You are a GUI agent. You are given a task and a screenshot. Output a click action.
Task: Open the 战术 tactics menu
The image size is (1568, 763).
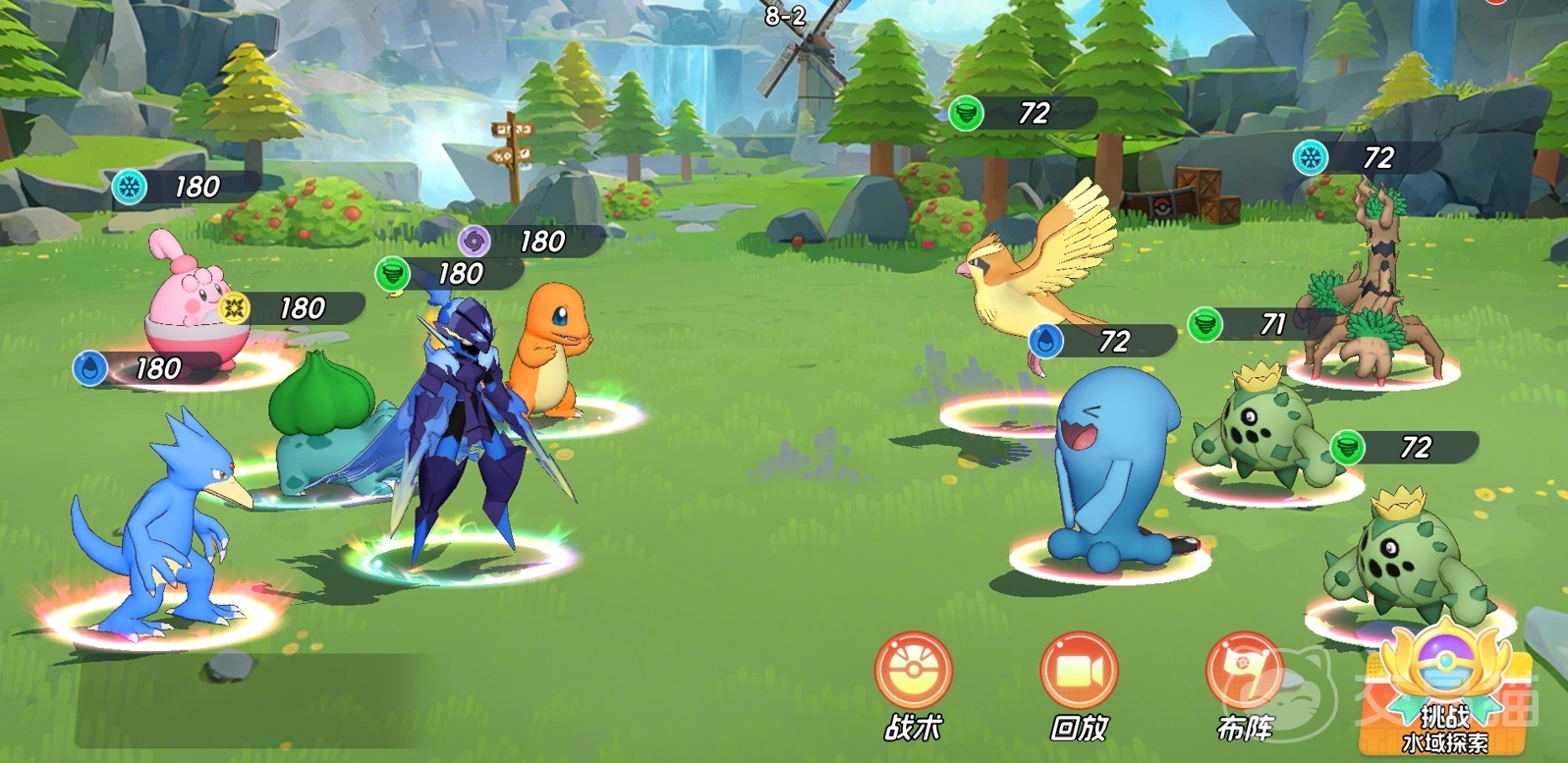point(914,673)
